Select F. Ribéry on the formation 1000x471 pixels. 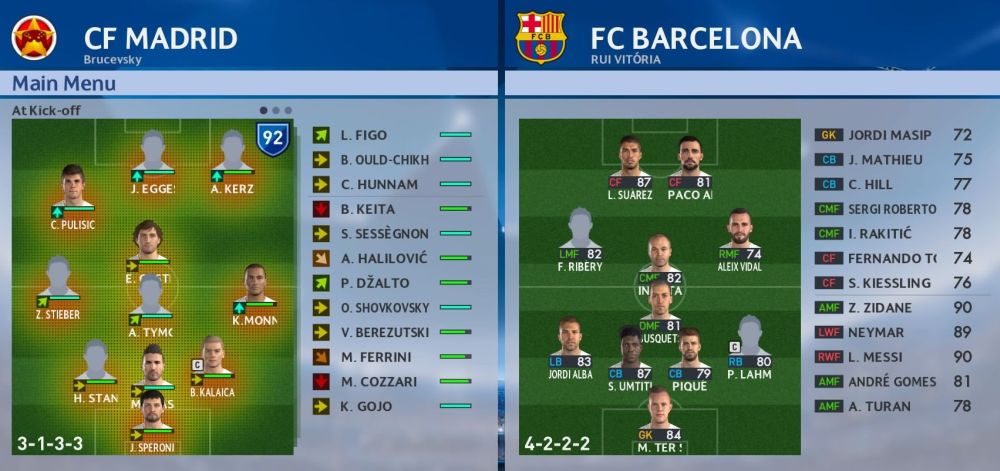[580, 238]
